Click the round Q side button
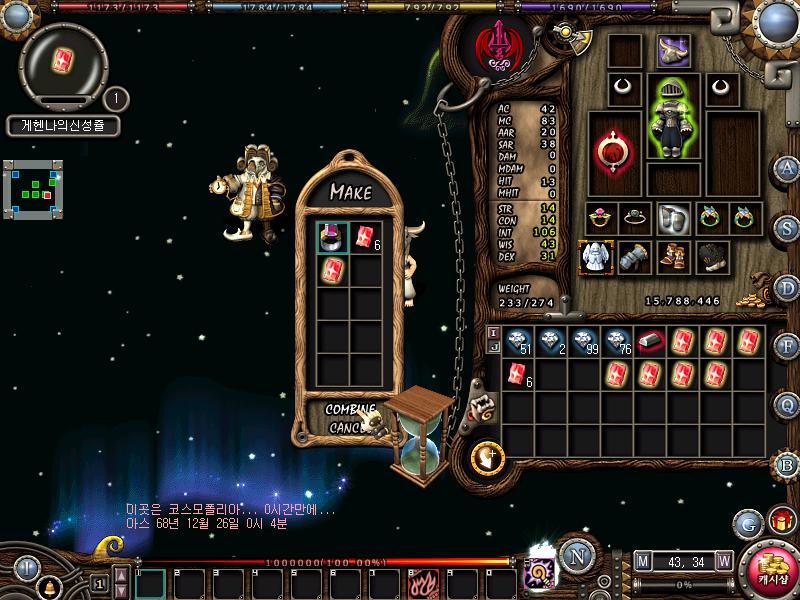This screenshot has width=800, height=600. (x=787, y=405)
